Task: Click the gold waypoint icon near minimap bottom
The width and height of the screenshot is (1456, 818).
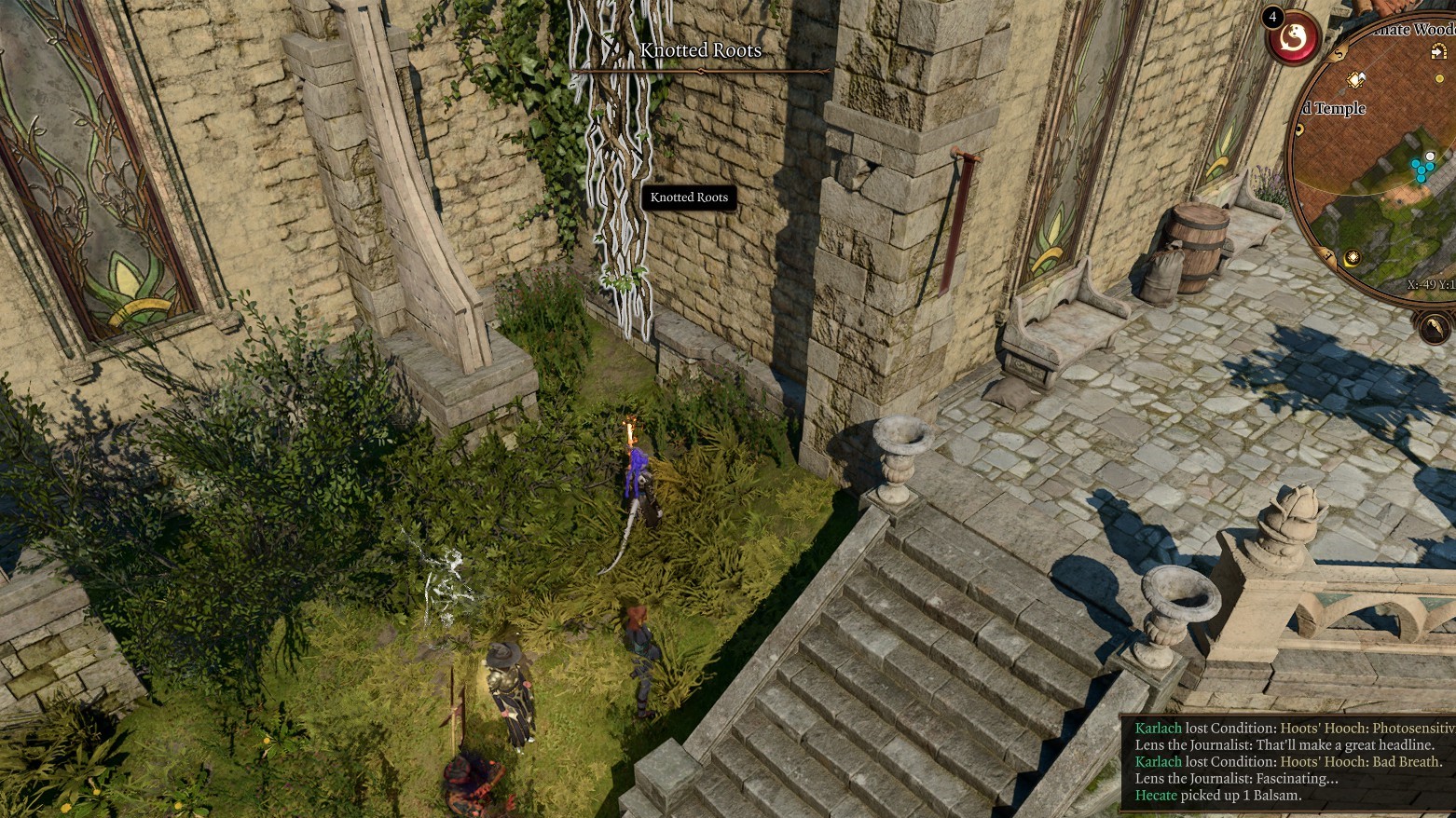Action: (1353, 254)
